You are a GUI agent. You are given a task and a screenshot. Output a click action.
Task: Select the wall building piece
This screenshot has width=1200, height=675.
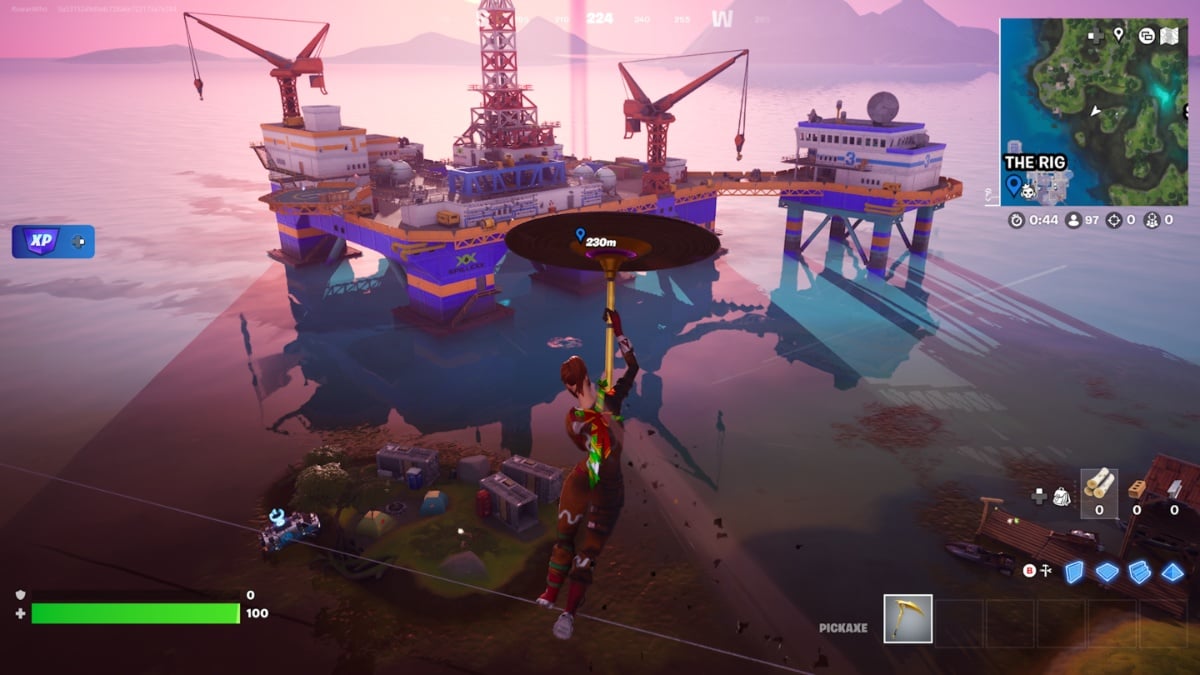click(x=1074, y=571)
